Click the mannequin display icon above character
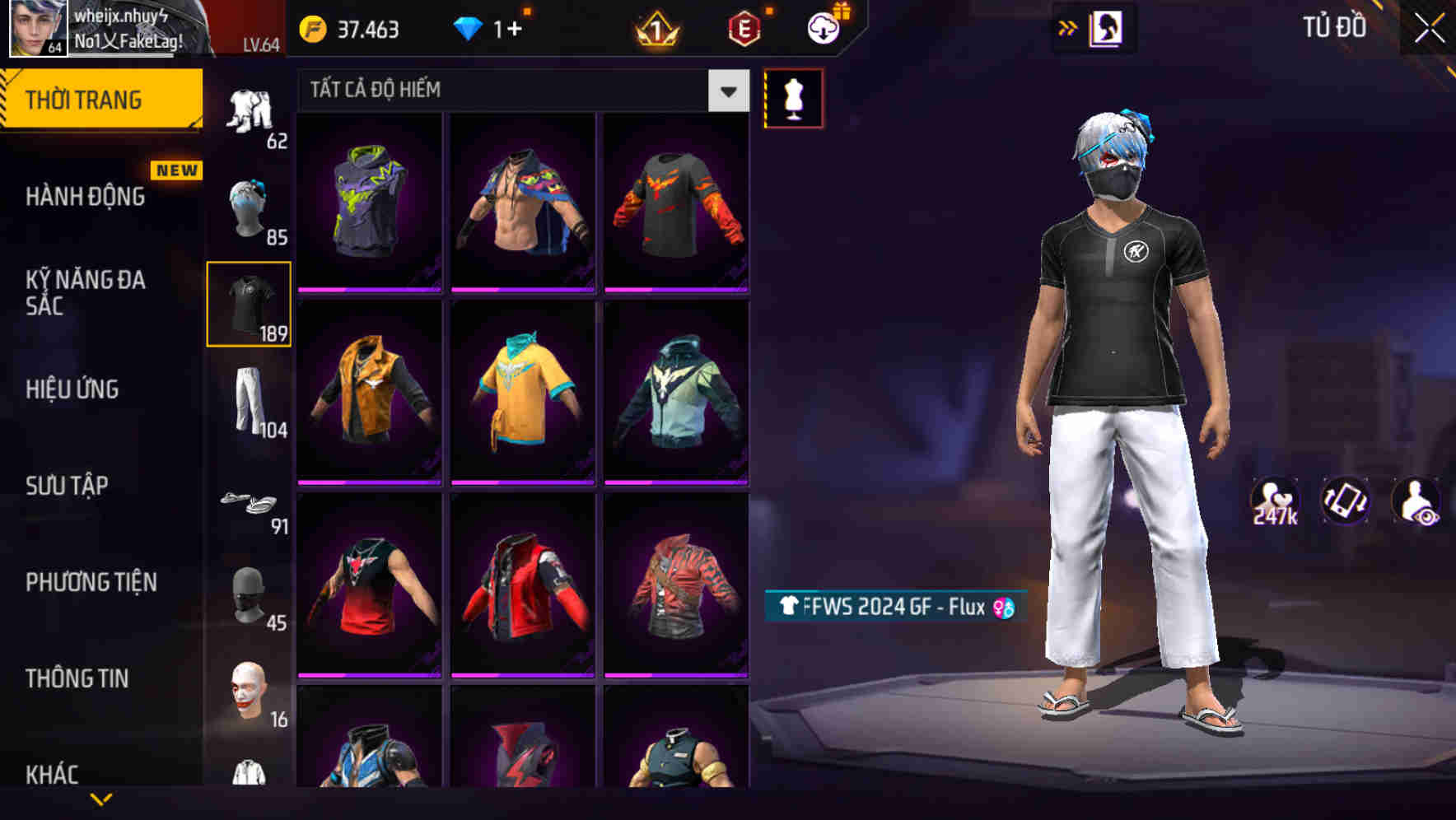This screenshot has height=820, width=1456. (793, 97)
